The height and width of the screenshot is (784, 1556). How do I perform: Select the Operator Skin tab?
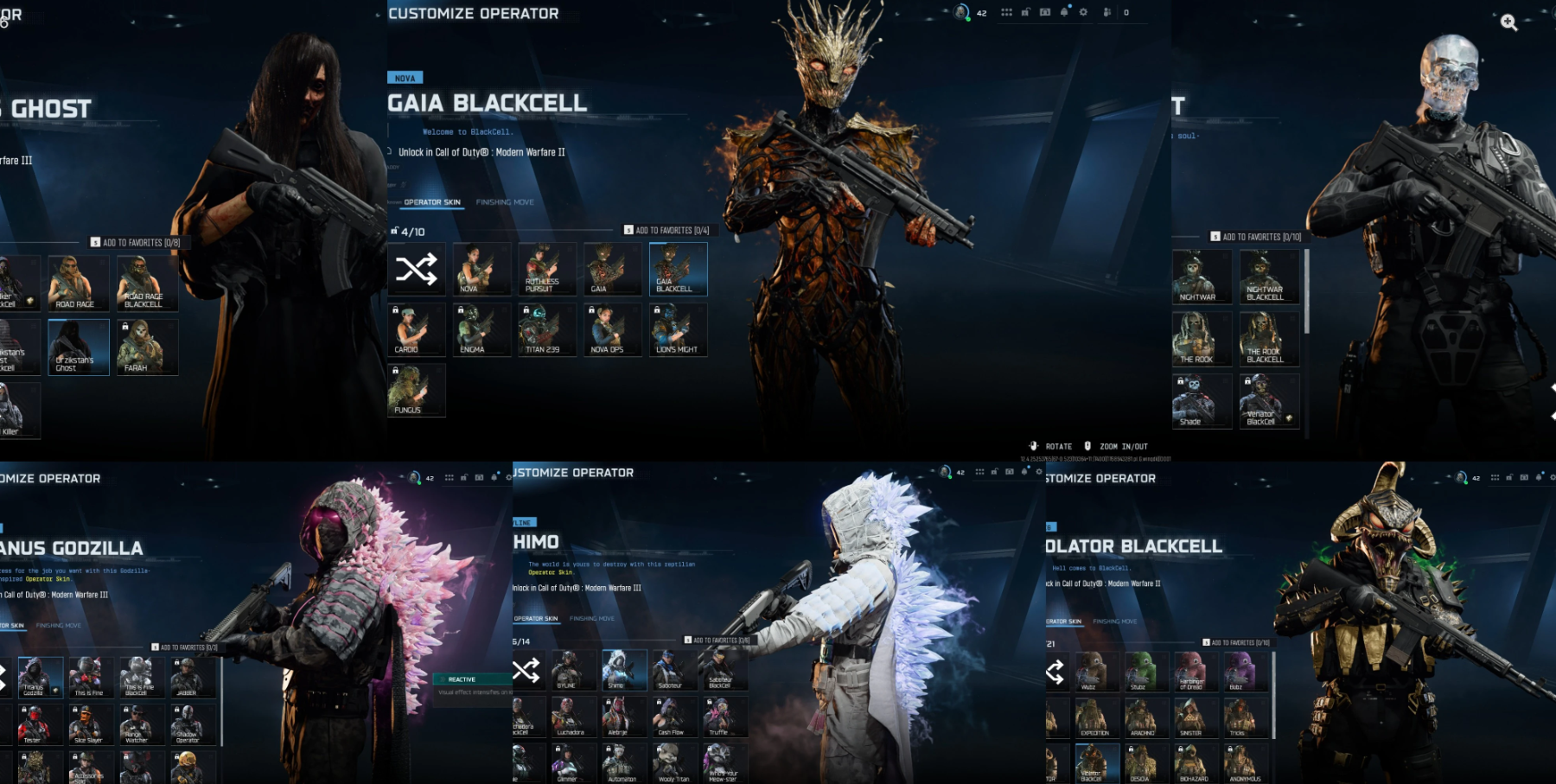(x=430, y=201)
